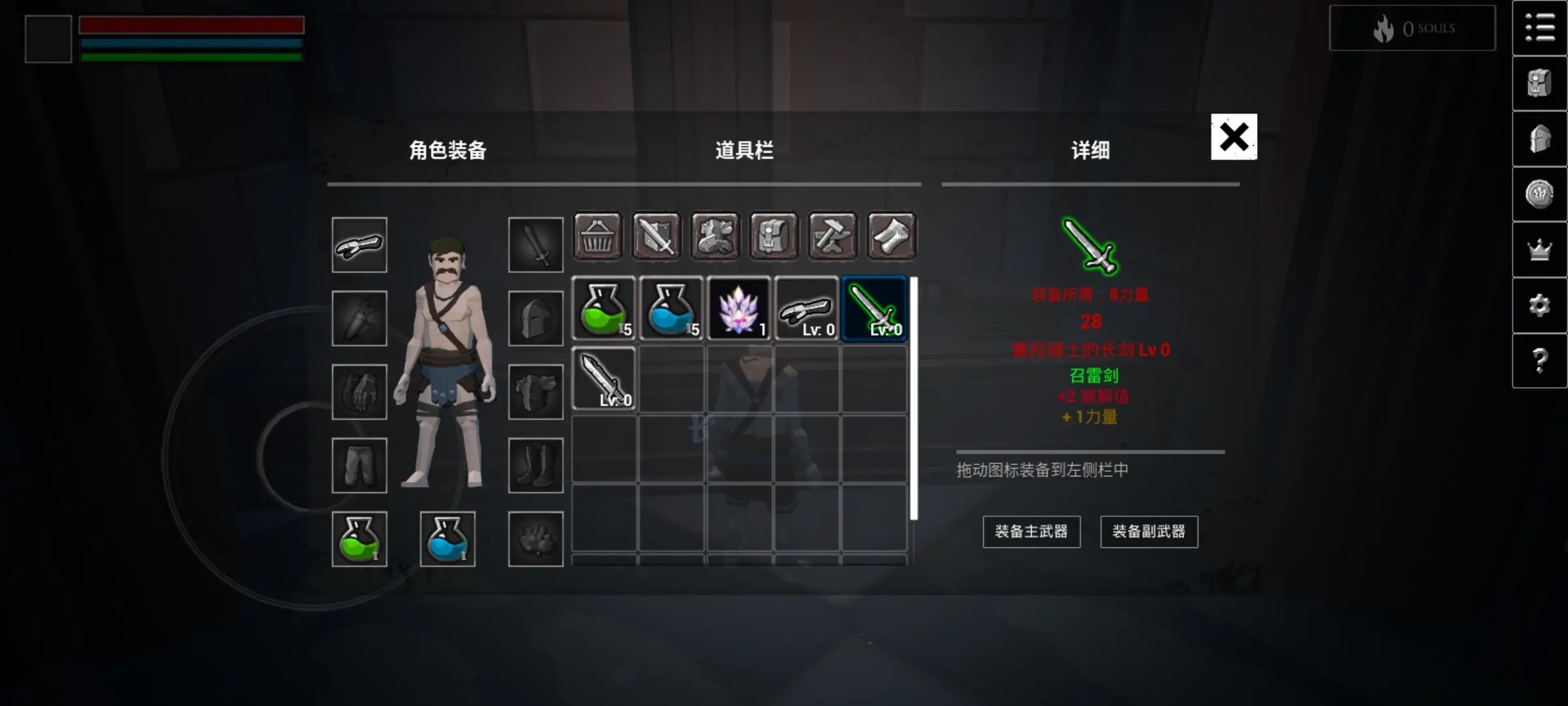
Task: View the 详细 panel header
Action: (1088, 150)
